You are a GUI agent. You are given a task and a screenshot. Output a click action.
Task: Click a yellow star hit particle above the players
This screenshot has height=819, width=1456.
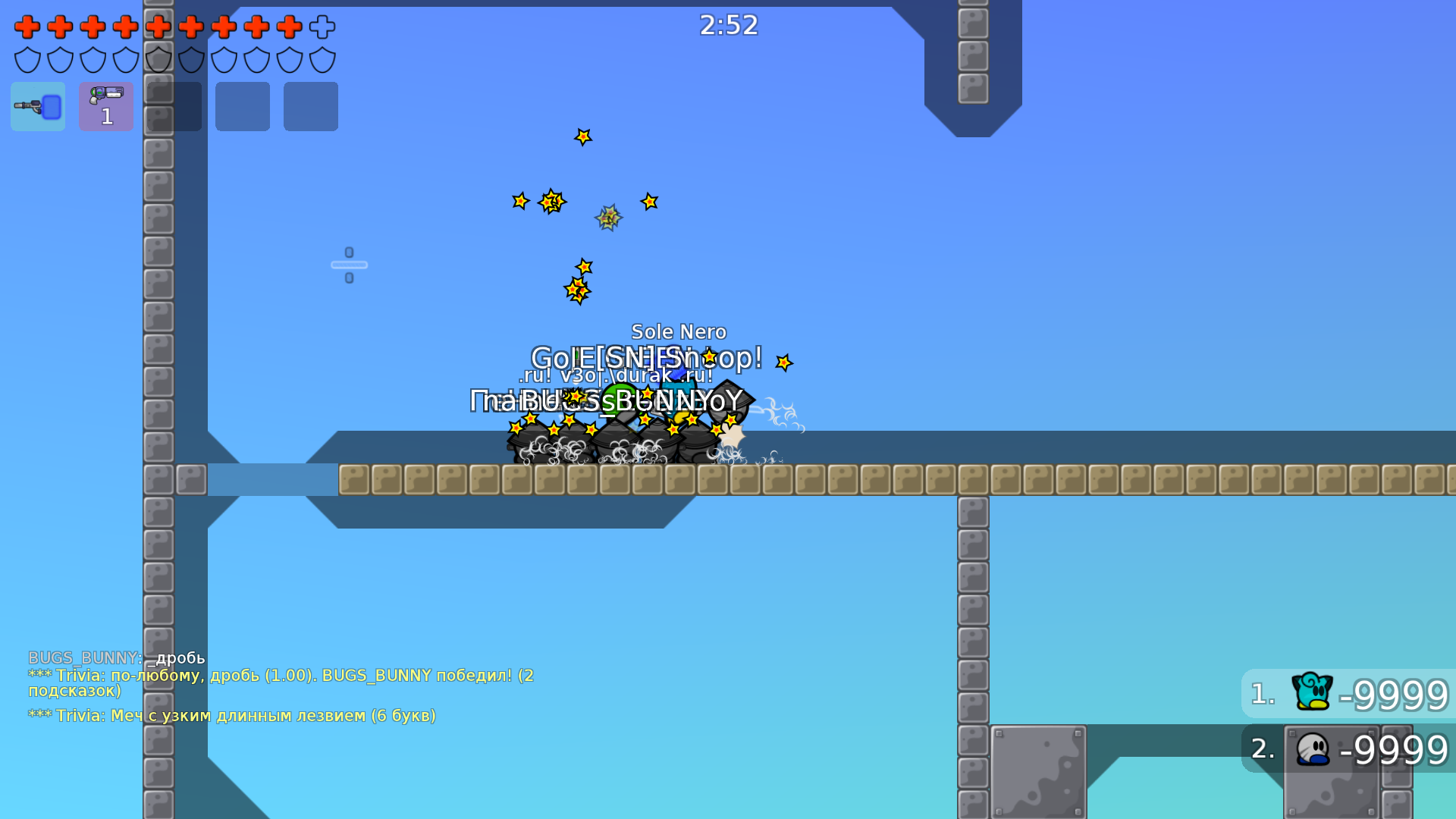click(583, 137)
